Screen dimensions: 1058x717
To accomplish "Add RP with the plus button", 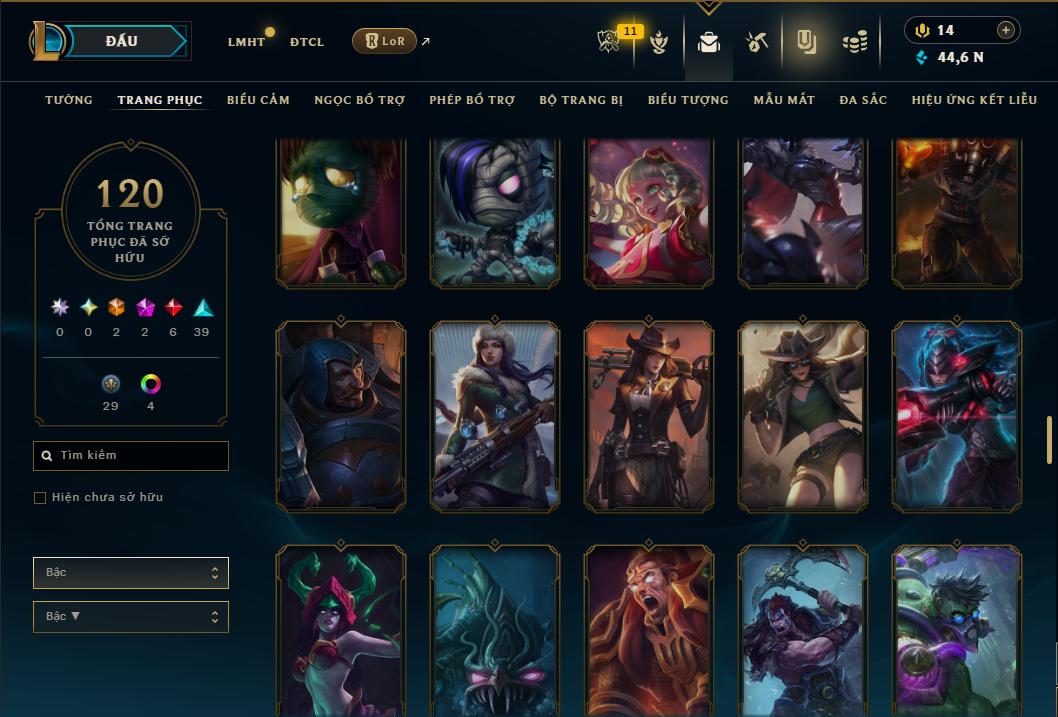I will tap(1005, 30).
